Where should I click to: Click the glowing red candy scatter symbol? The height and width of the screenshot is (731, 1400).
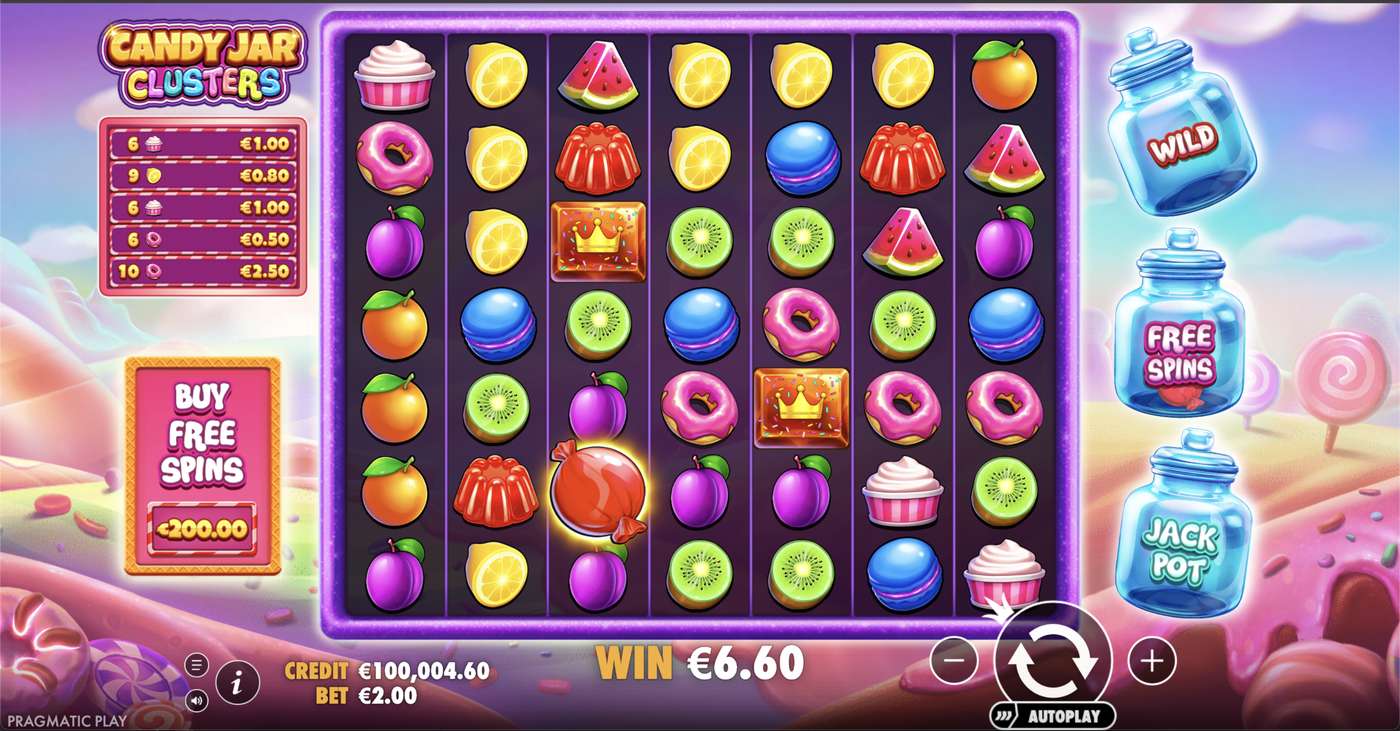[x=597, y=489]
